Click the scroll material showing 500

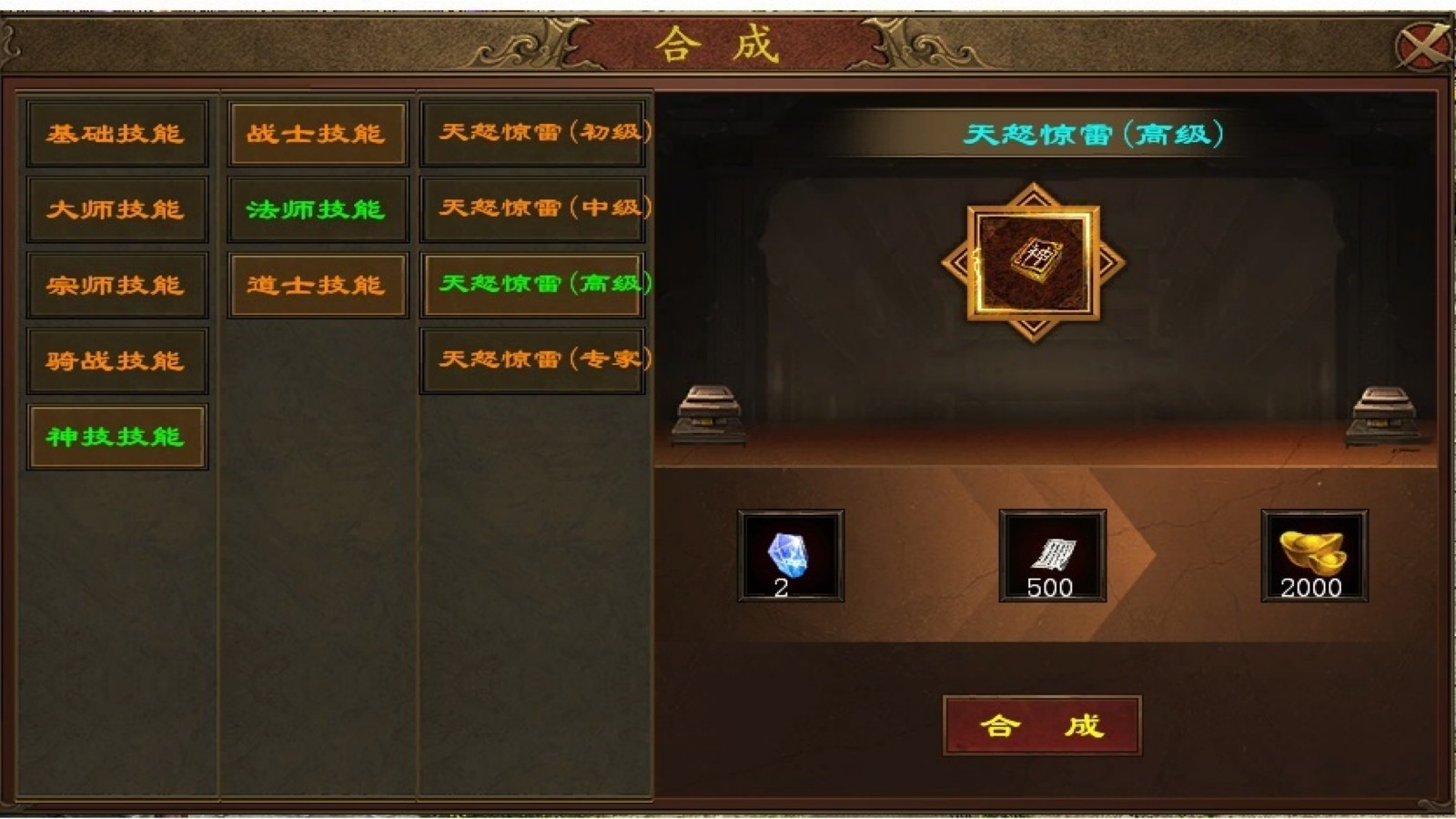coord(1053,555)
